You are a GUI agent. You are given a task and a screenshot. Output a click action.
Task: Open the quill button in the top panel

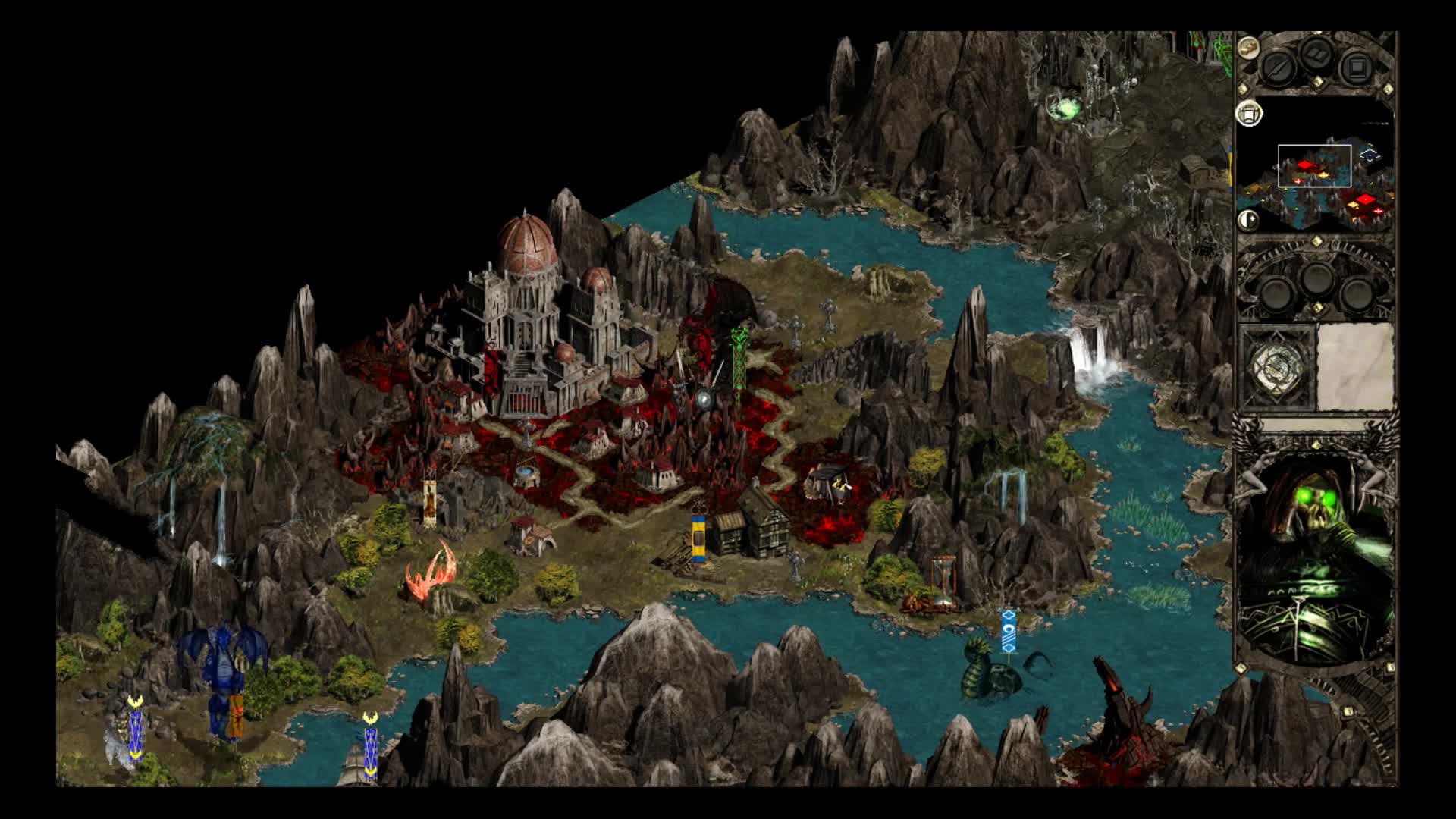tap(1277, 67)
